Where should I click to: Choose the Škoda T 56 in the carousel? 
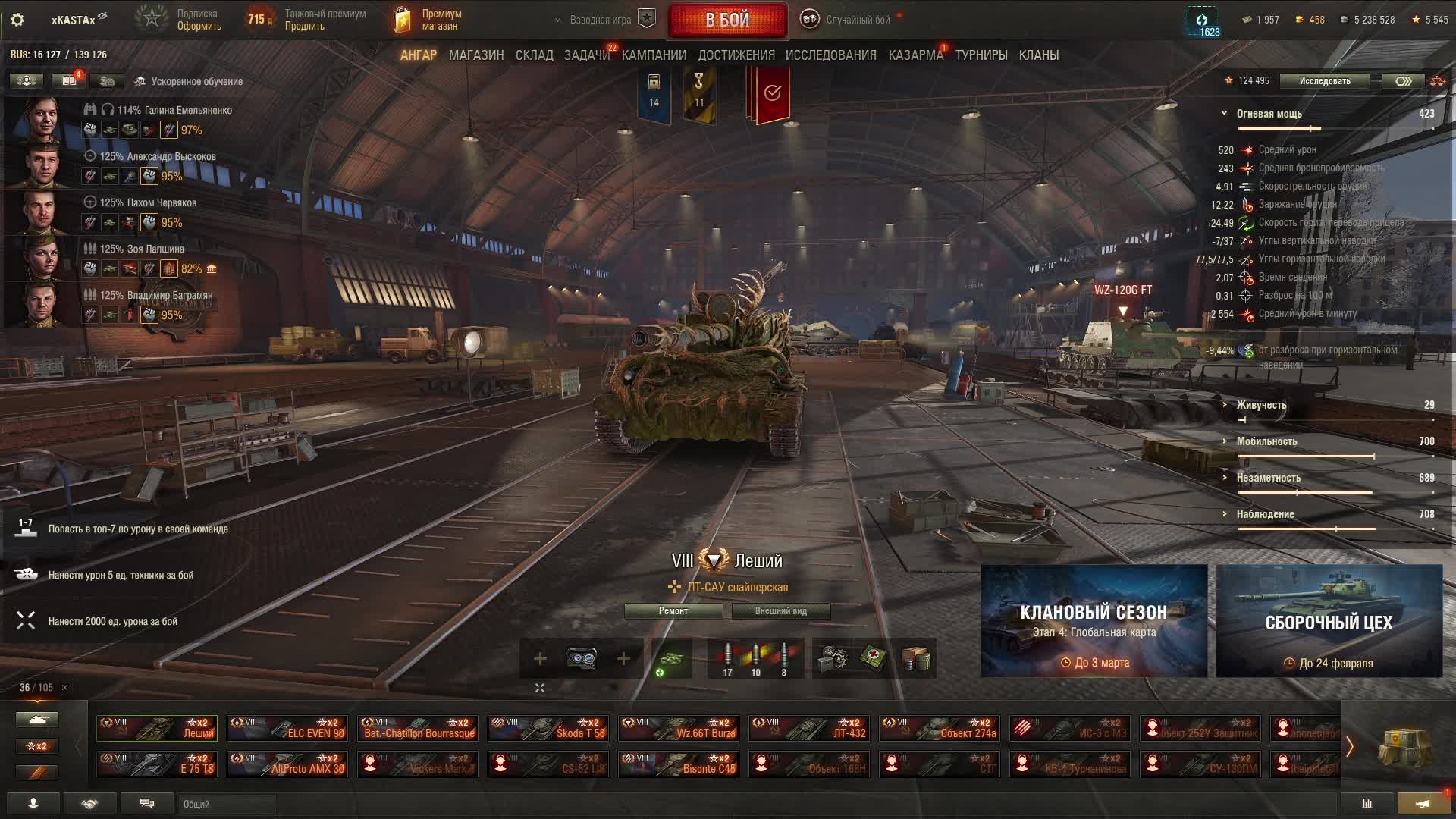(x=548, y=728)
